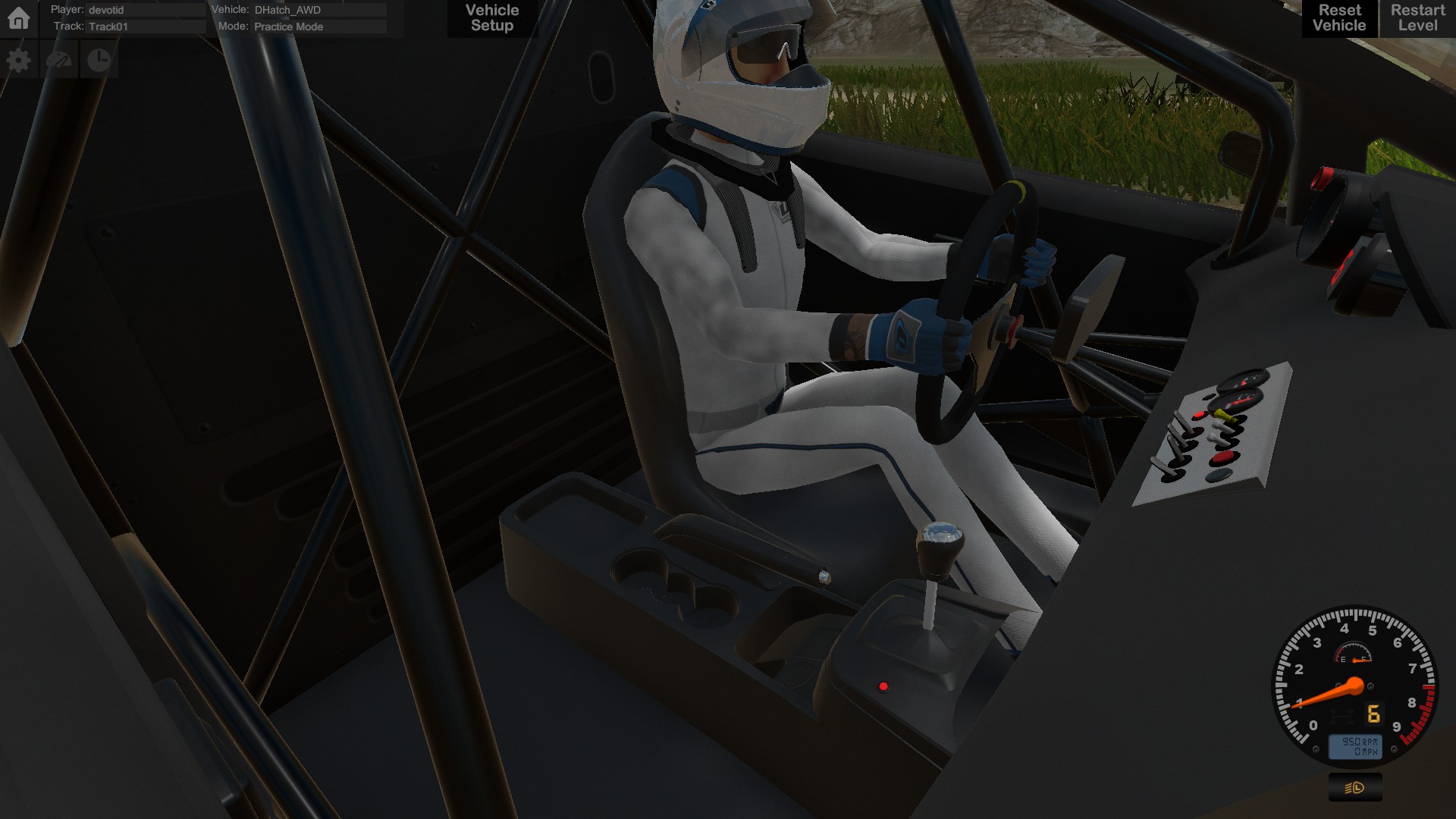Click the digital RPM and MPH readout

(1355, 746)
